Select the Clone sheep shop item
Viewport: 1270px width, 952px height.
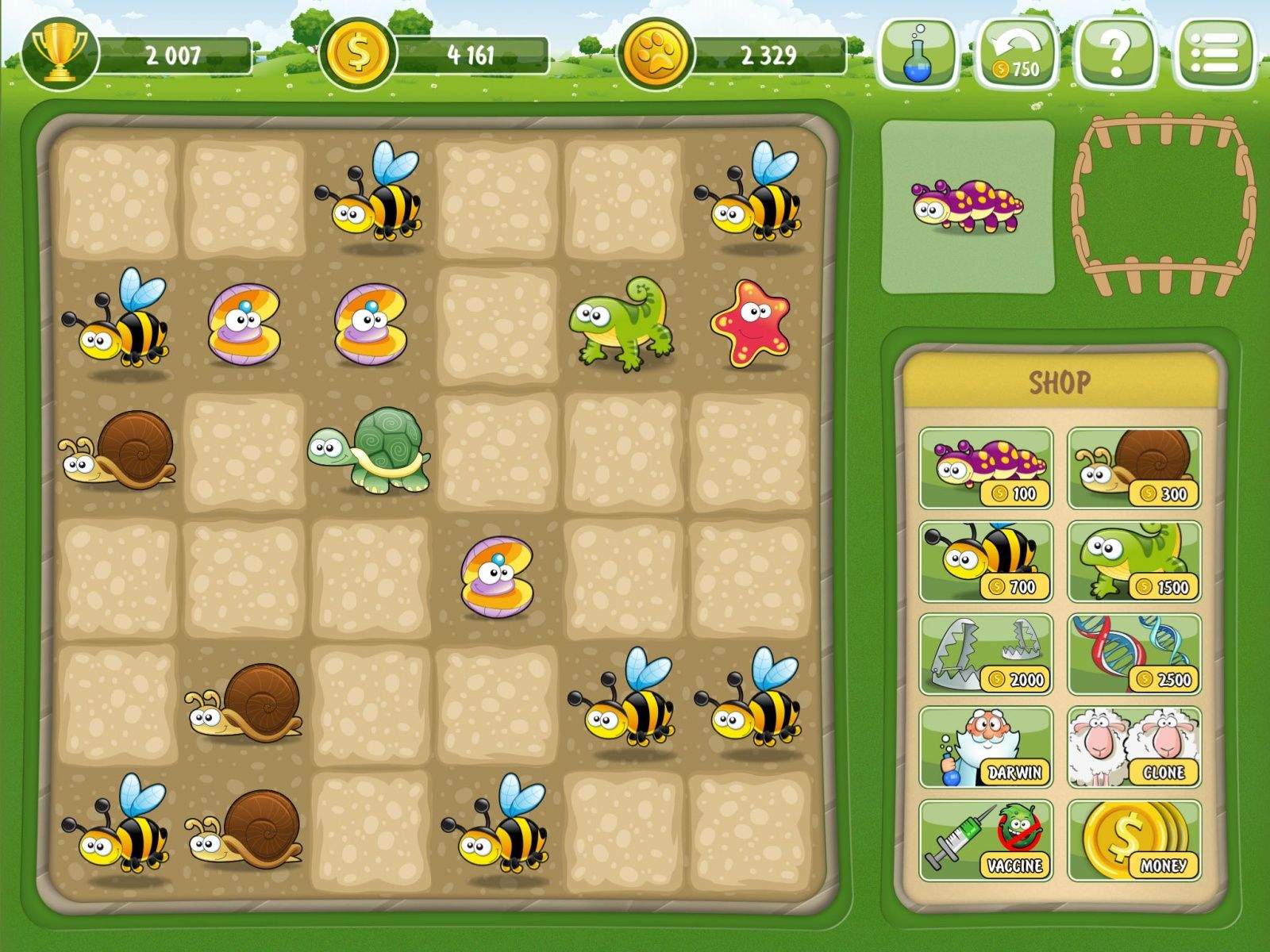pyautogui.click(x=1134, y=747)
